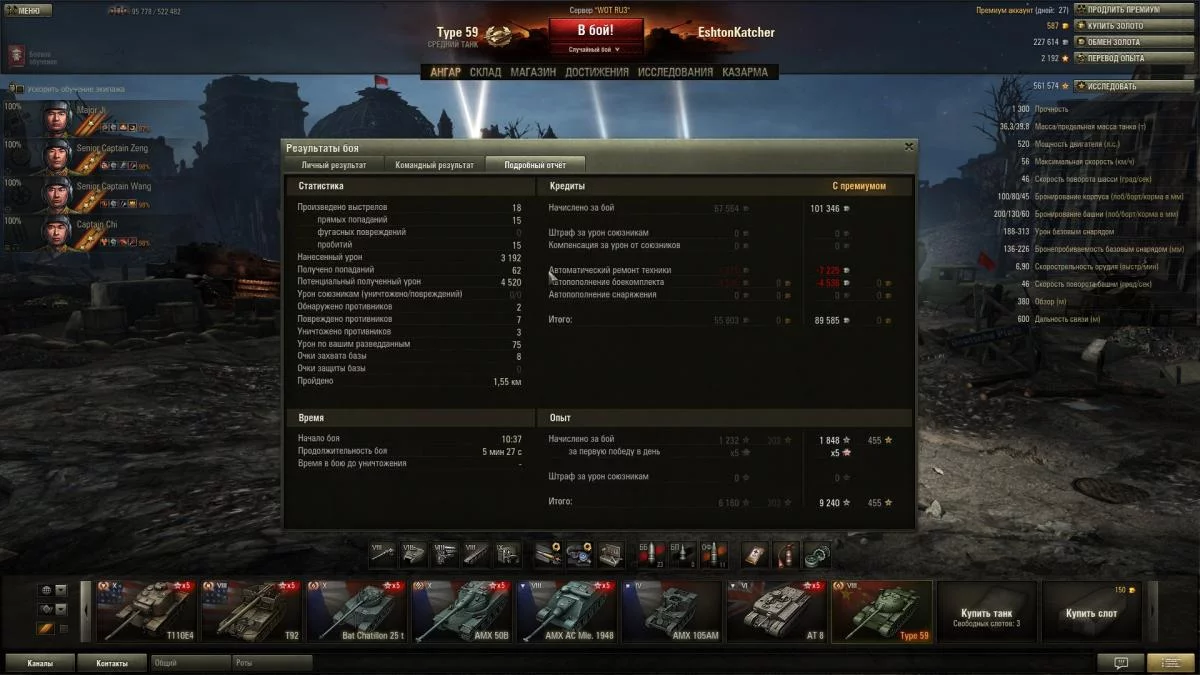Image resolution: width=1200 pixels, height=675 pixels.
Task: Select the Bat Chatillon 25 t tank
Action: (x=357, y=611)
